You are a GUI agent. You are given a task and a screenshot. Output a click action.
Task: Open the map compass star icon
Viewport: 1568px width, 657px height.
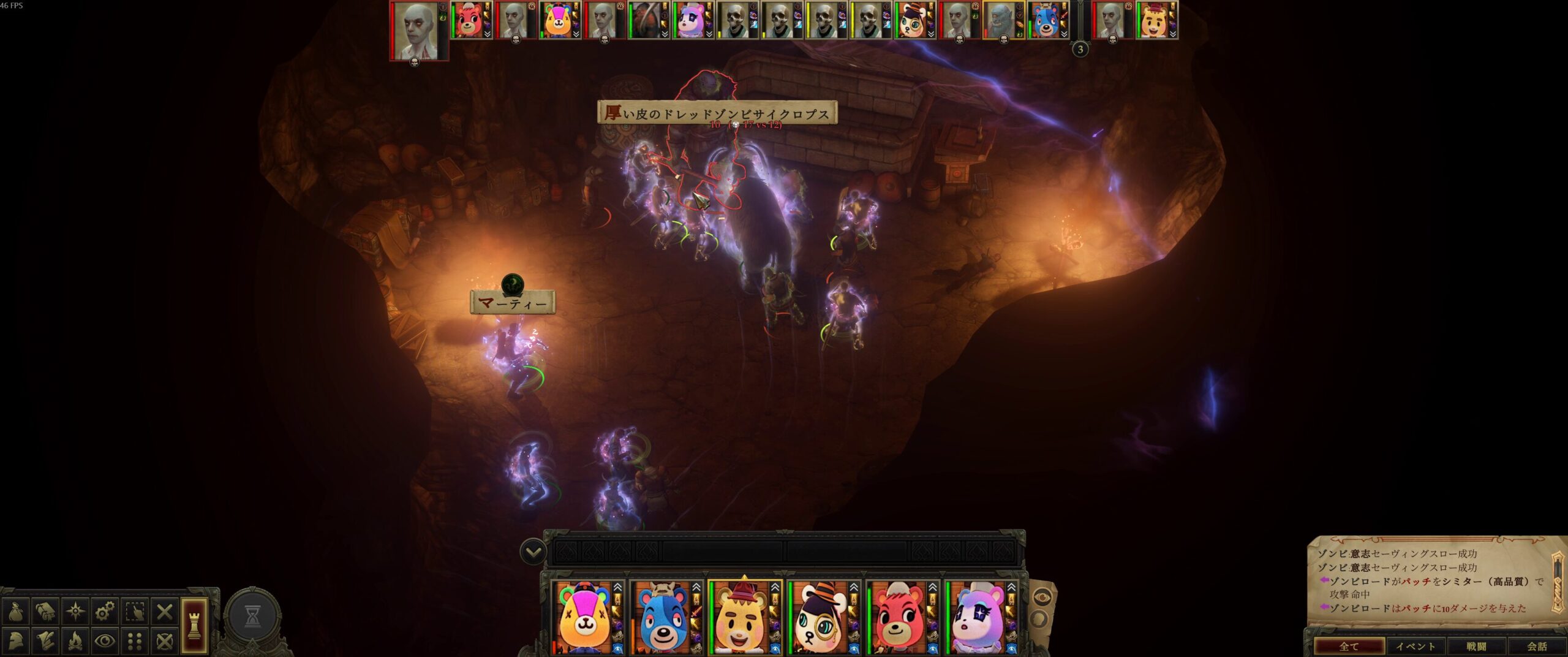coord(75,612)
